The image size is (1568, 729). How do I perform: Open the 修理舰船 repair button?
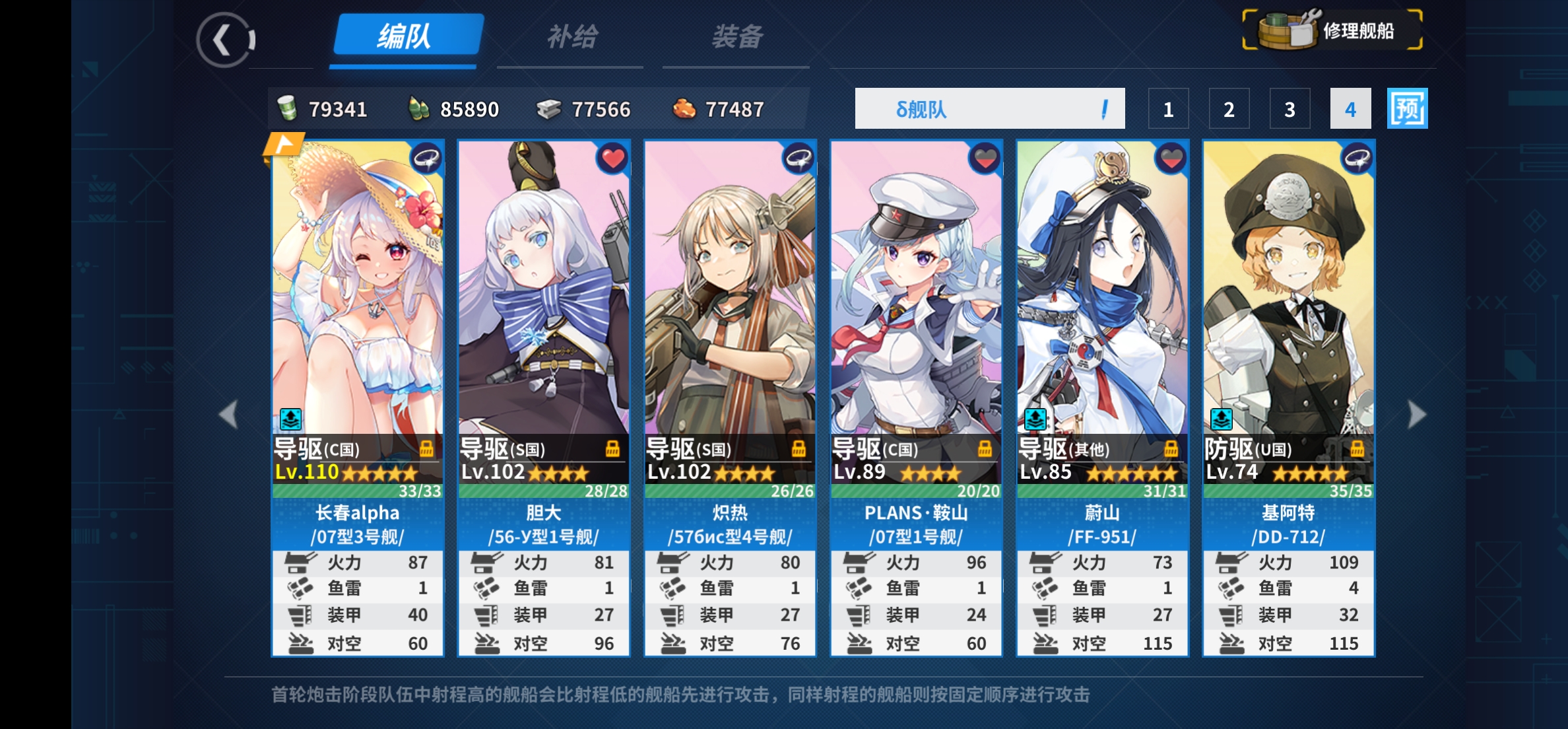[x=1332, y=30]
